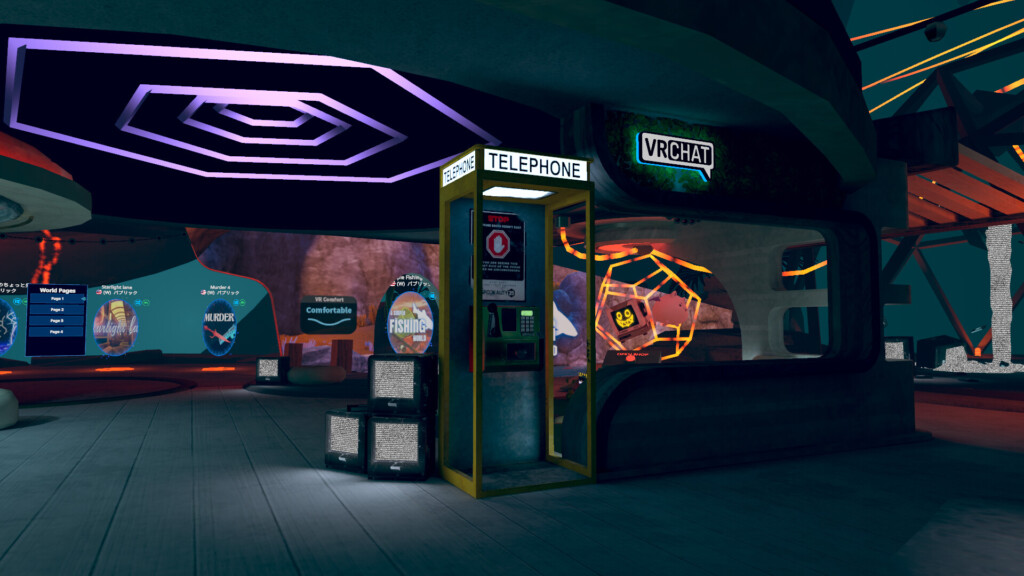Enter the Starlight lane world portal
Image resolution: width=1024 pixels, height=576 pixels.
point(115,326)
